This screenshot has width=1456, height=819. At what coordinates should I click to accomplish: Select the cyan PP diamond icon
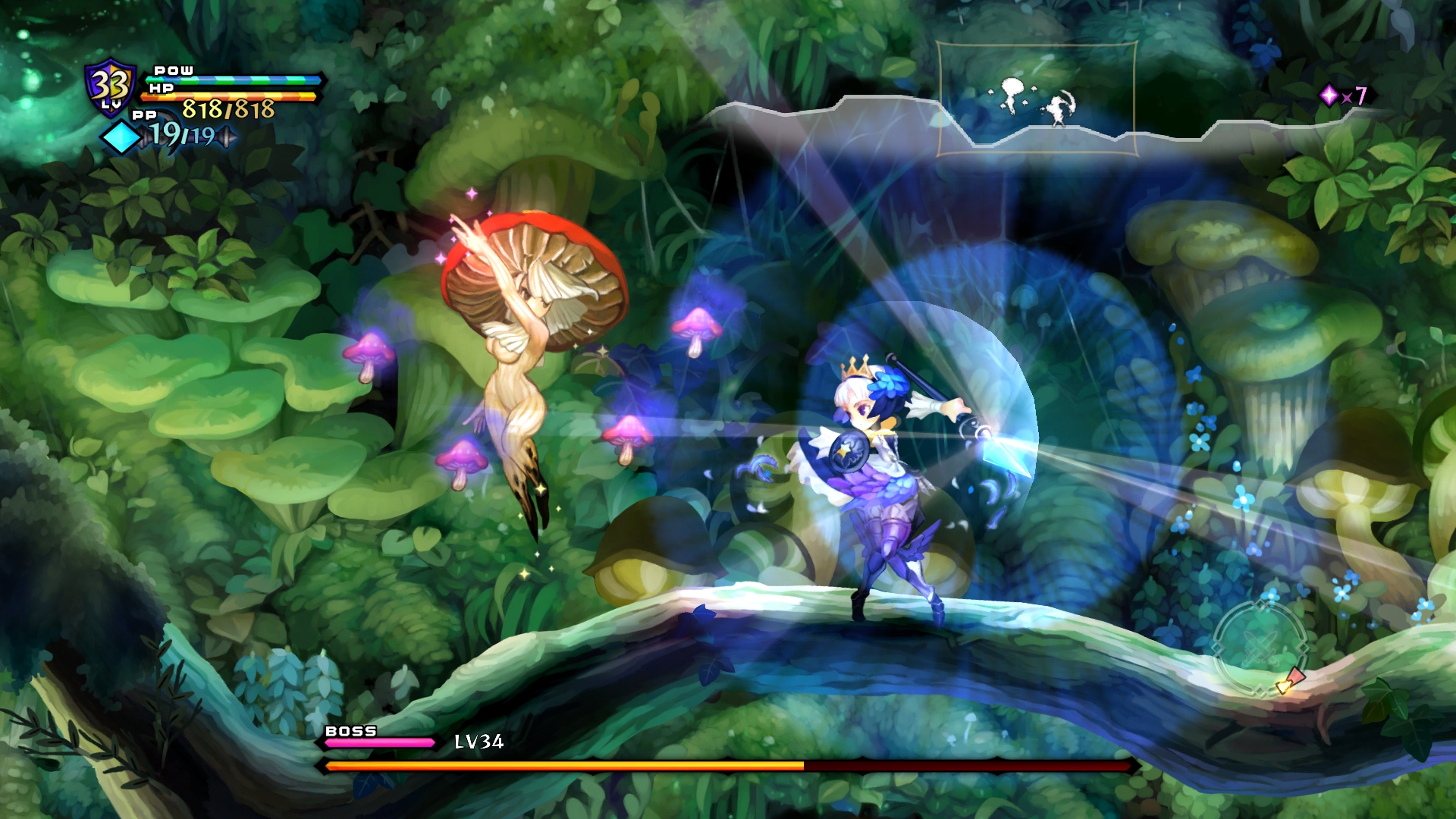123,136
